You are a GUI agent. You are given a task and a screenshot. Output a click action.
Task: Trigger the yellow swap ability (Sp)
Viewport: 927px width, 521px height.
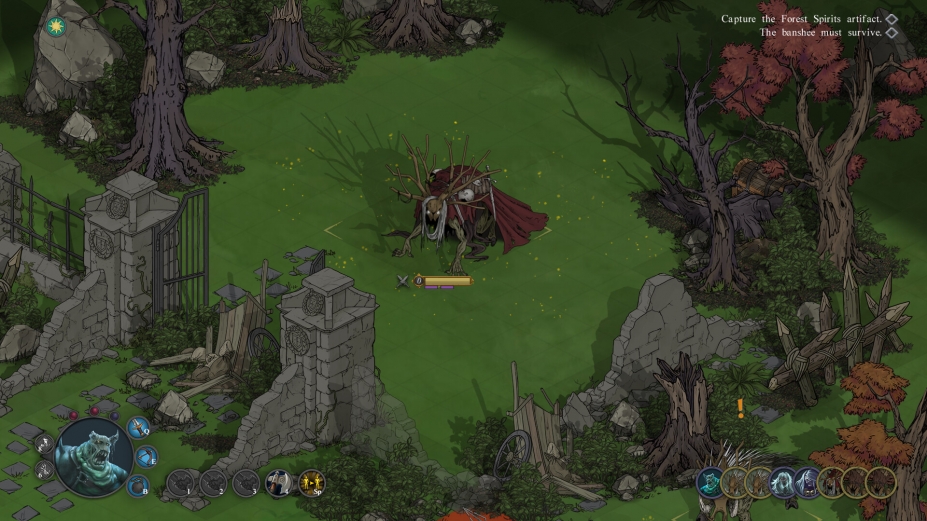(x=311, y=483)
